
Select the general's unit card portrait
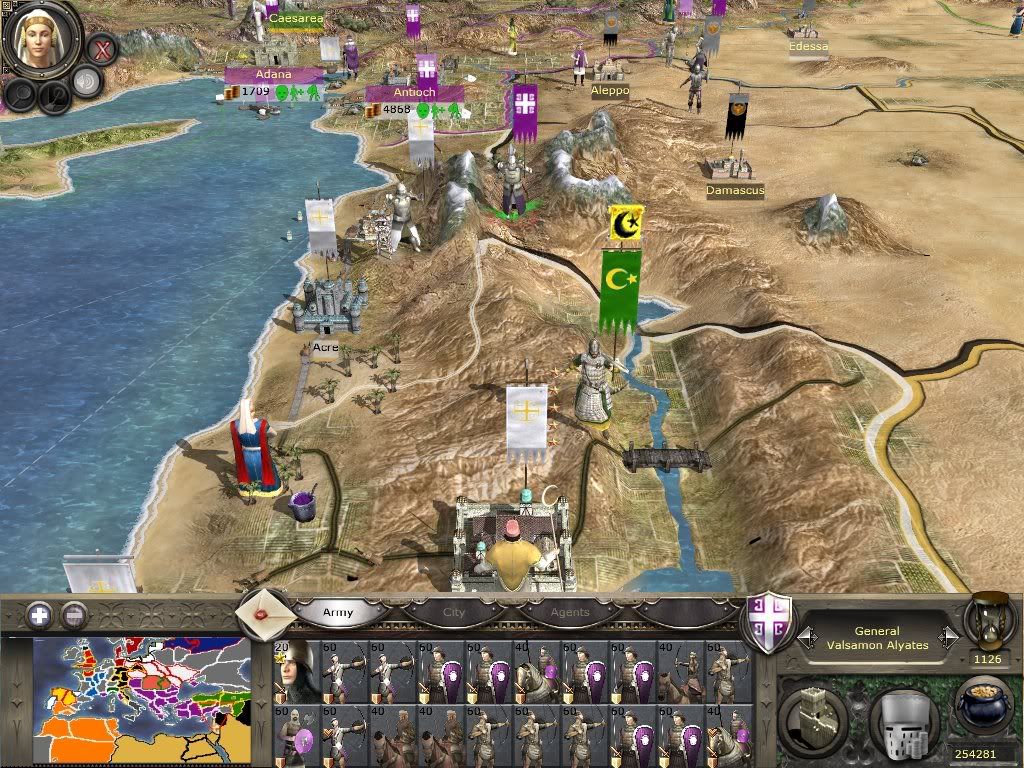point(298,672)
